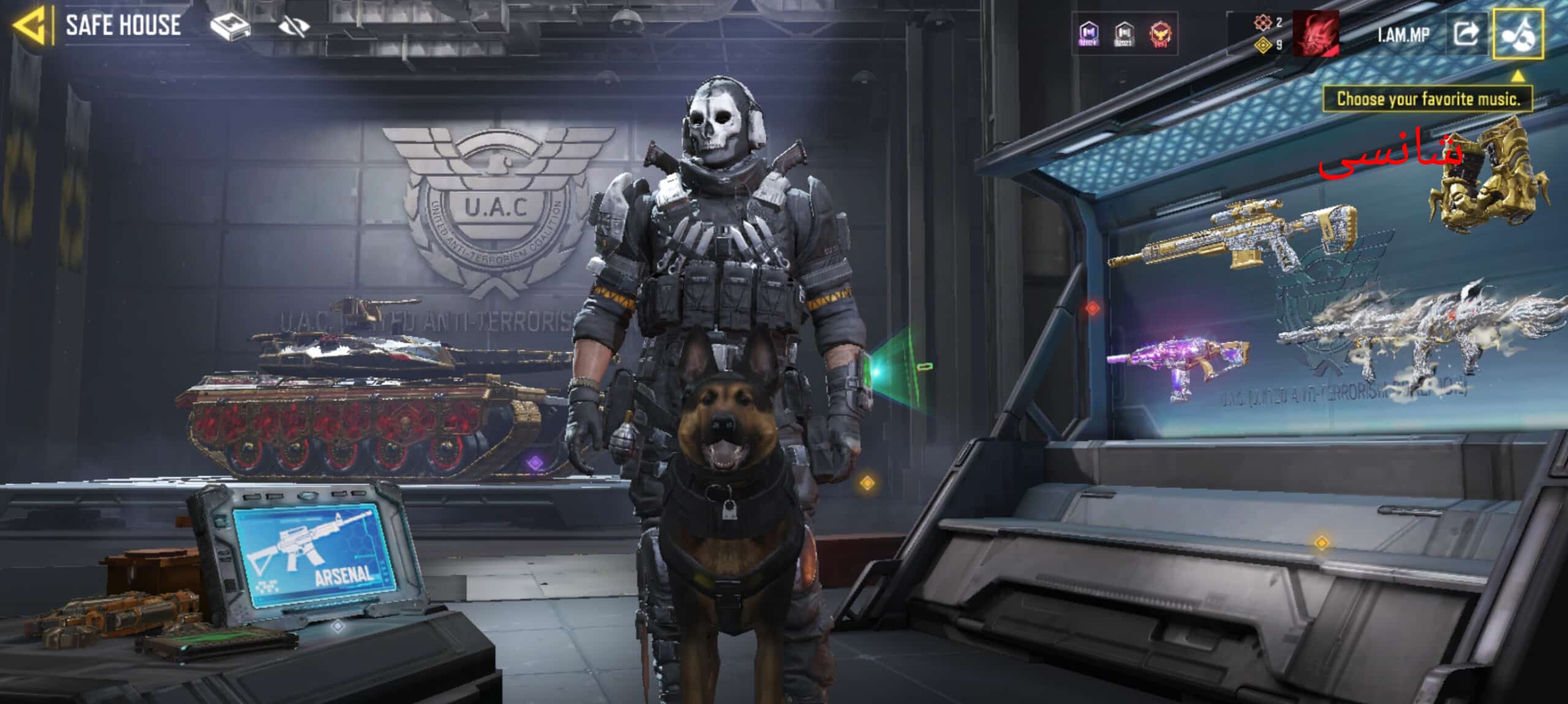Viewport: 1568px width, 704px height.
Task: Tap the I.AM.MP player name
Action: 1403,35
